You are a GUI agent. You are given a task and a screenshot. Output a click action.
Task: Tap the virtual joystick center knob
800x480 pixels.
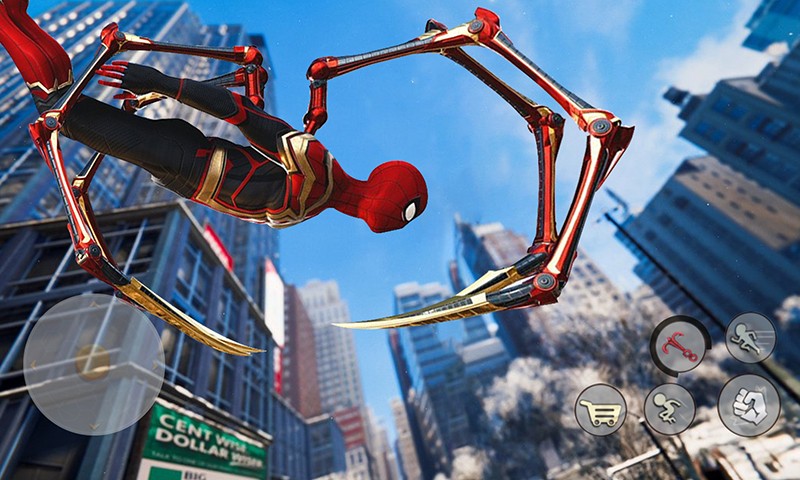[x=94, y=362]
